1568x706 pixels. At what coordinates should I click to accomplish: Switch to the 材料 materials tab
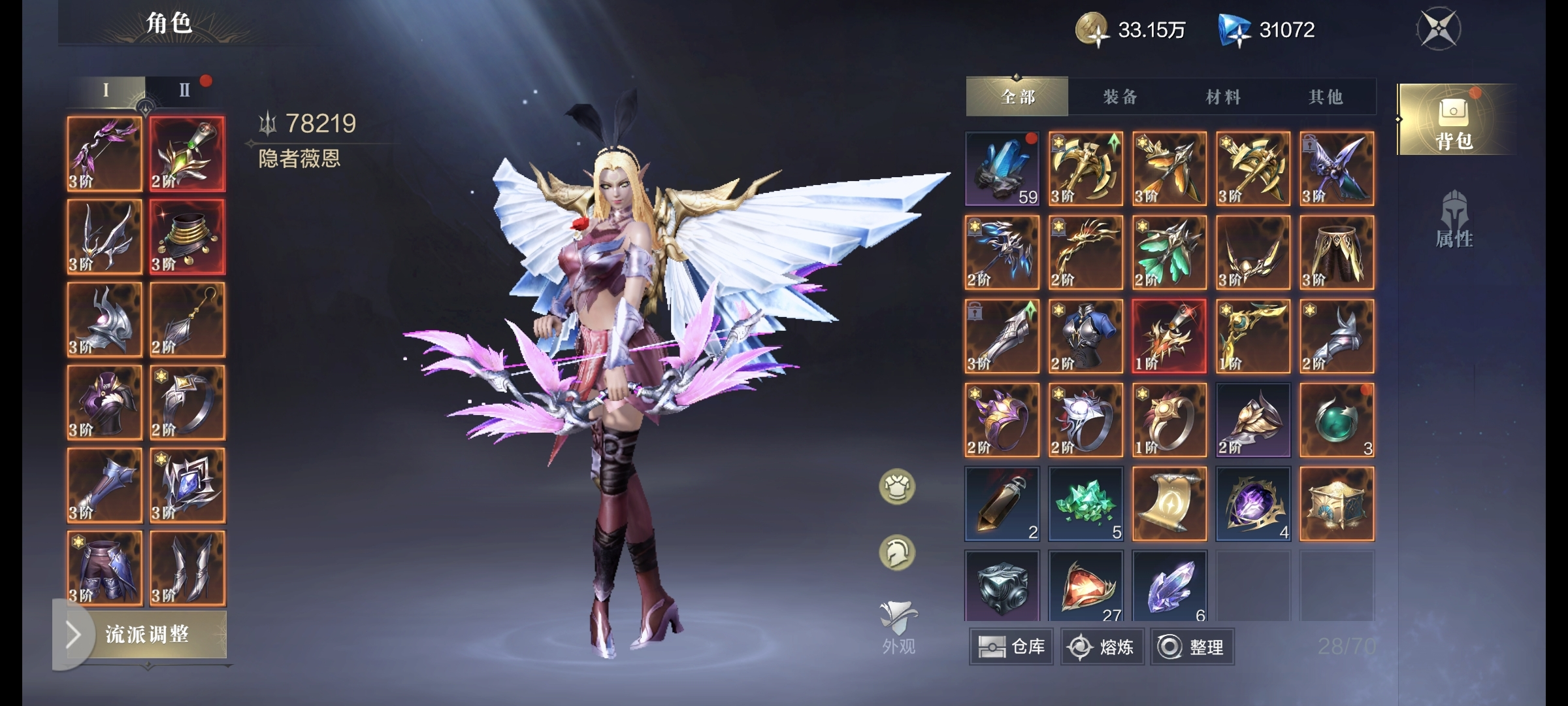pyautogui.click(x=1222, y=97)
